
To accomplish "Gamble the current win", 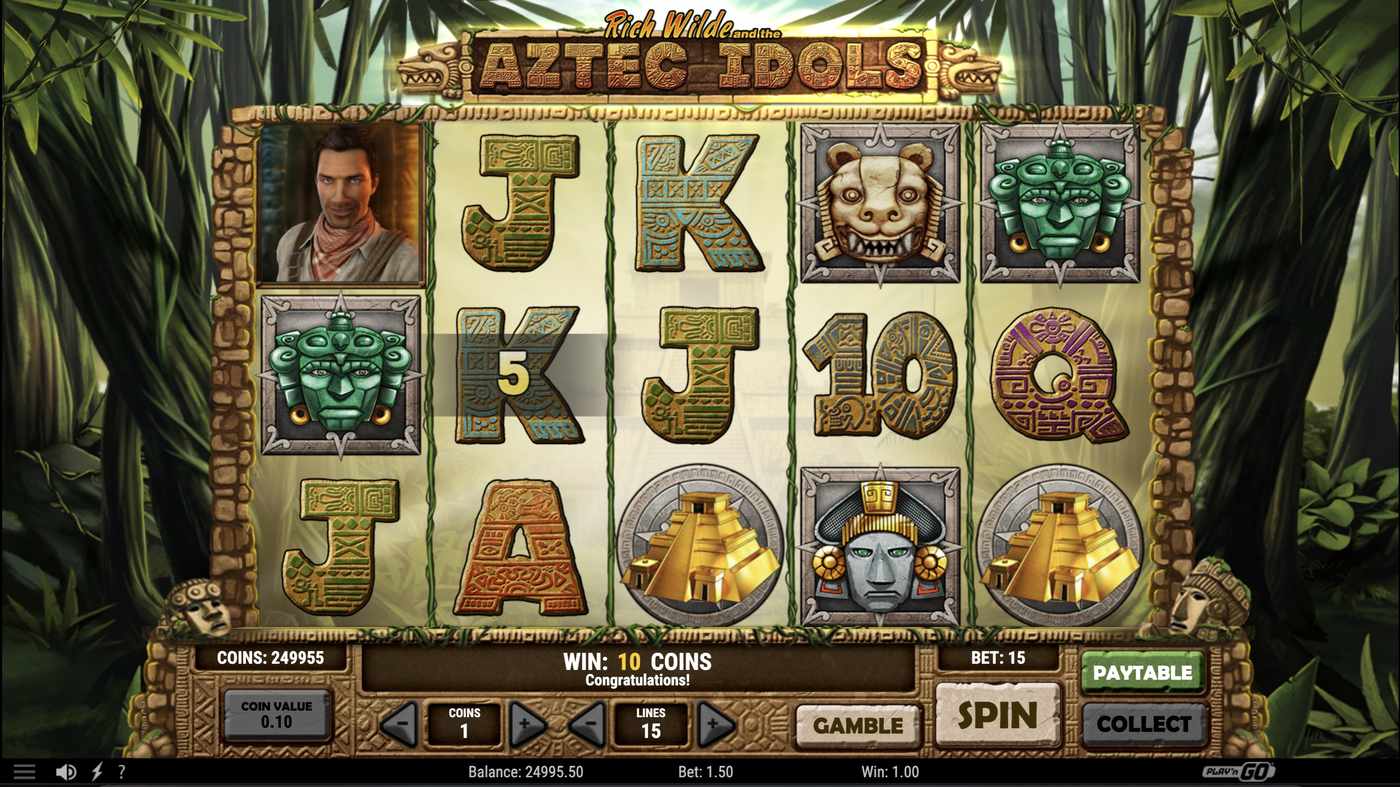I will (857, 725).
